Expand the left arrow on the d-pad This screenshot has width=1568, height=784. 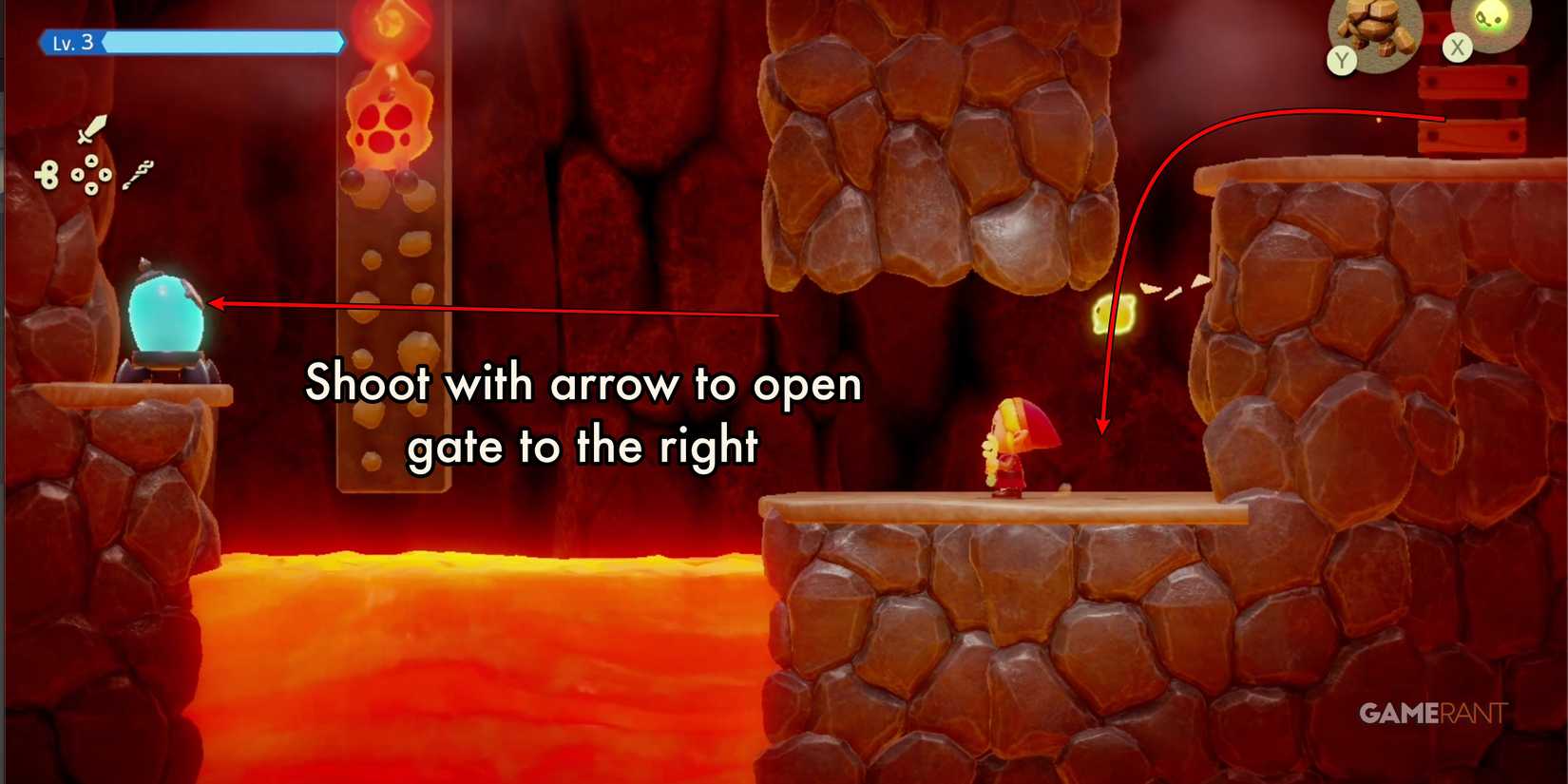pyautogui.click(x=77, y=174)
